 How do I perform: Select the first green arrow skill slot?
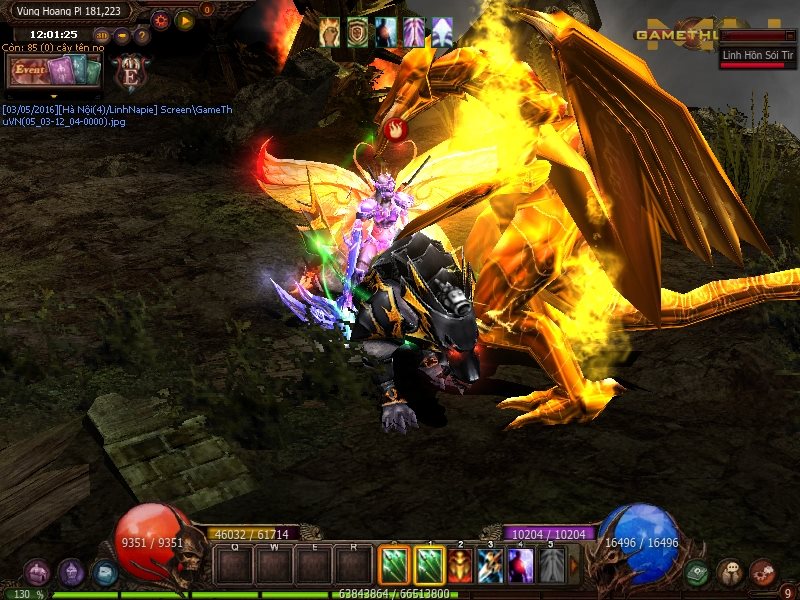tap(395, 566)
